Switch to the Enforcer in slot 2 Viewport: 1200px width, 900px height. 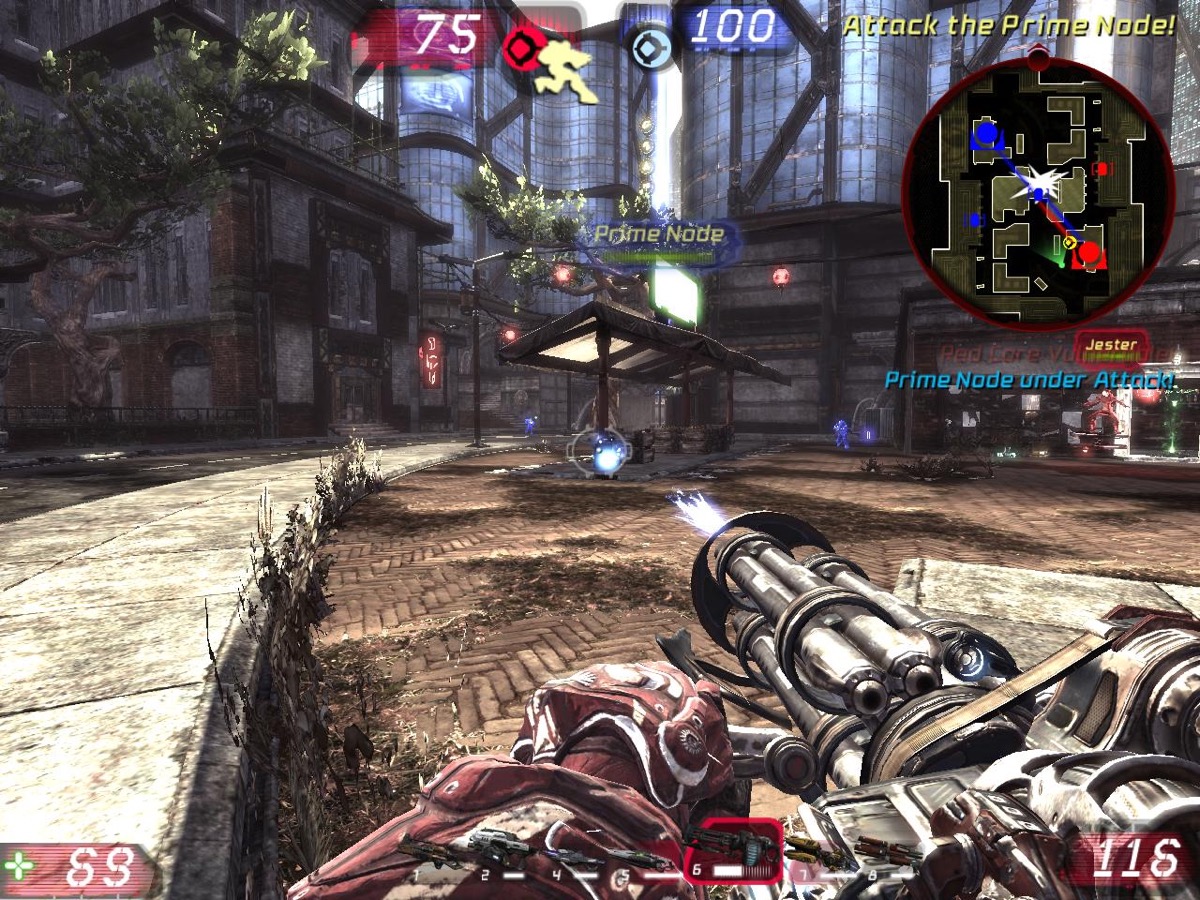[499, 851]
